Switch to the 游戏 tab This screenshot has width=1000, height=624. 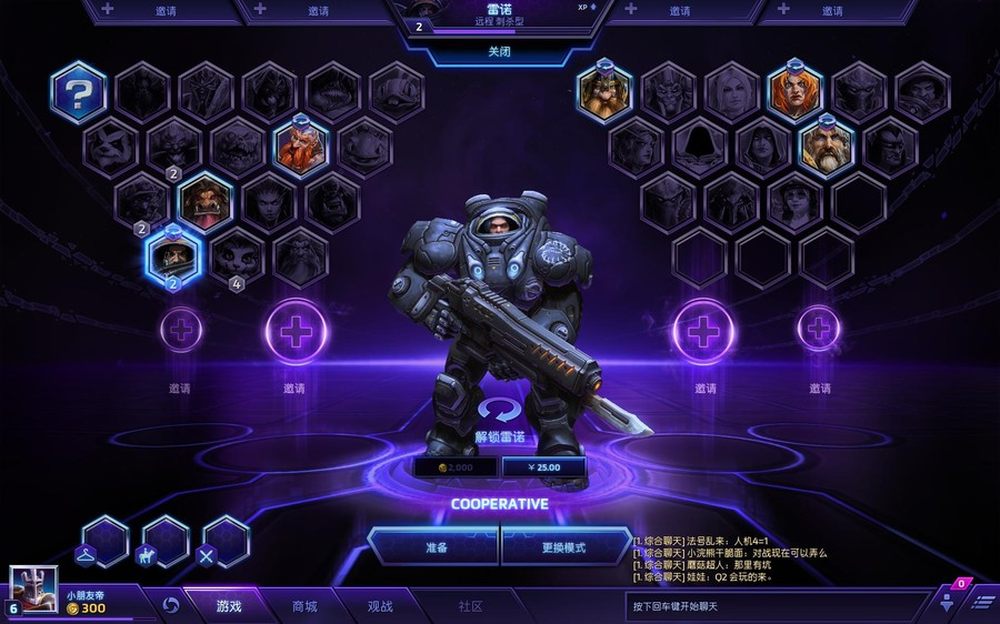pyautogui.click(x=228, y=606)
